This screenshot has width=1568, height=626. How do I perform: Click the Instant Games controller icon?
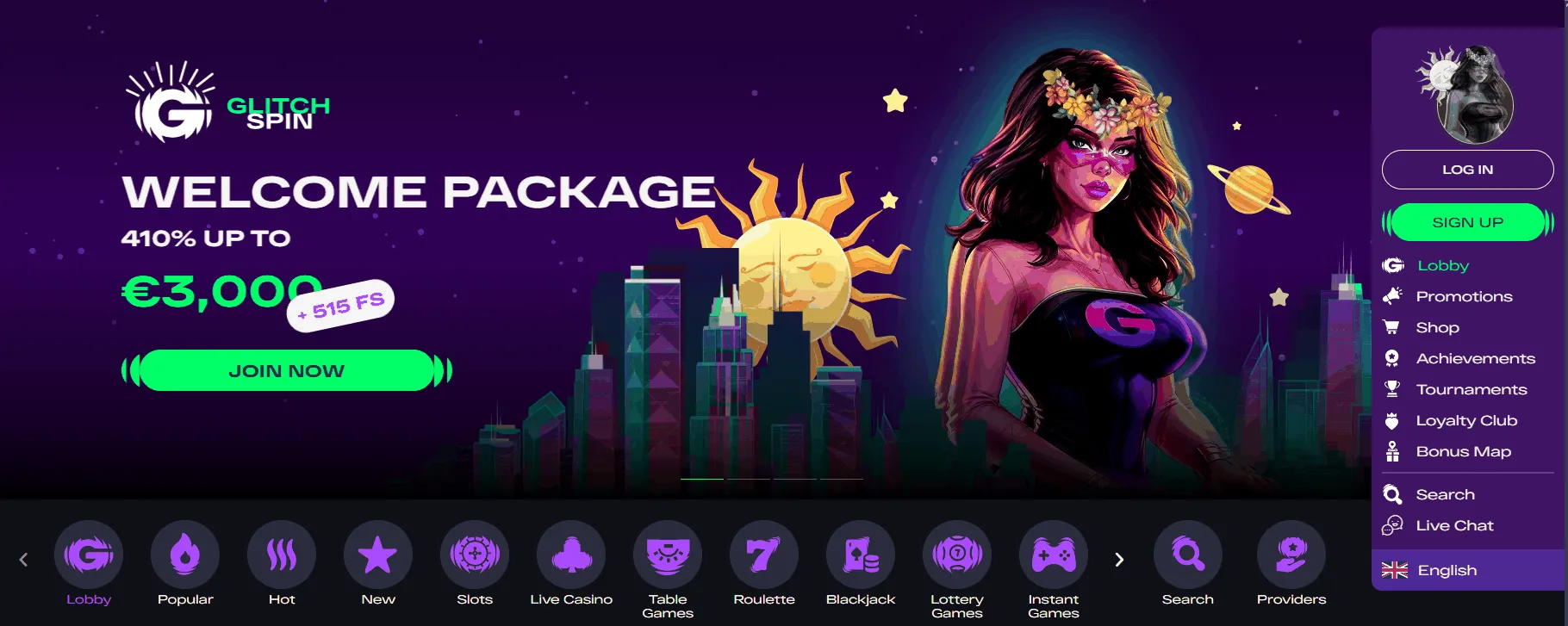pos(1053,555)
